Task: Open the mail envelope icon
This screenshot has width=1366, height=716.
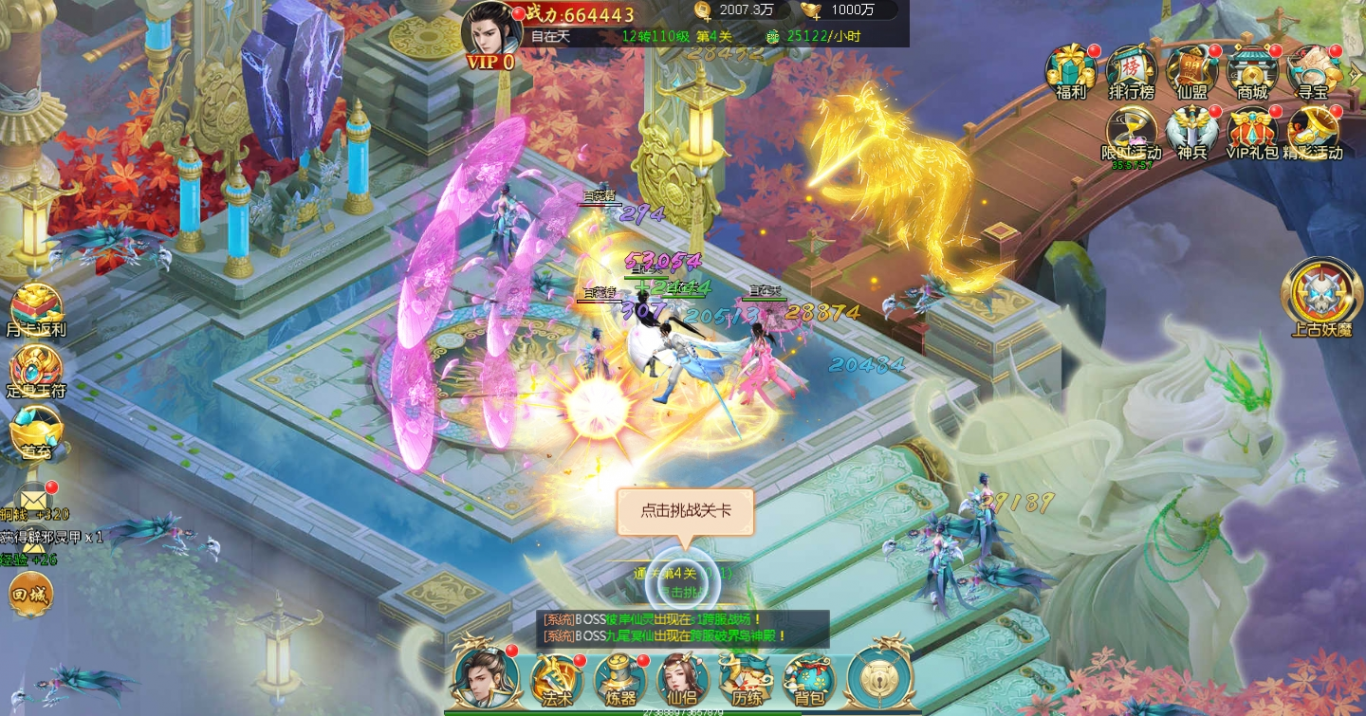Action: [34, 495]
